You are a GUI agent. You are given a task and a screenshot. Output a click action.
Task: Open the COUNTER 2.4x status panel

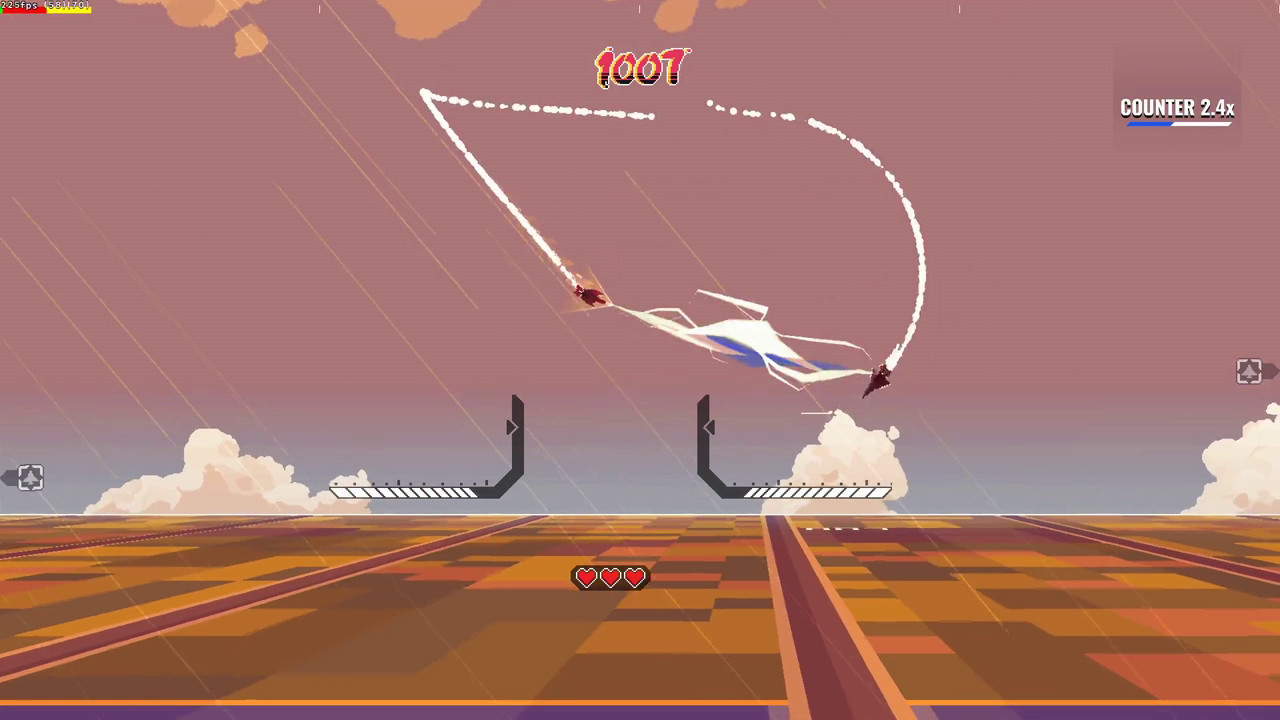[1177, 104]
